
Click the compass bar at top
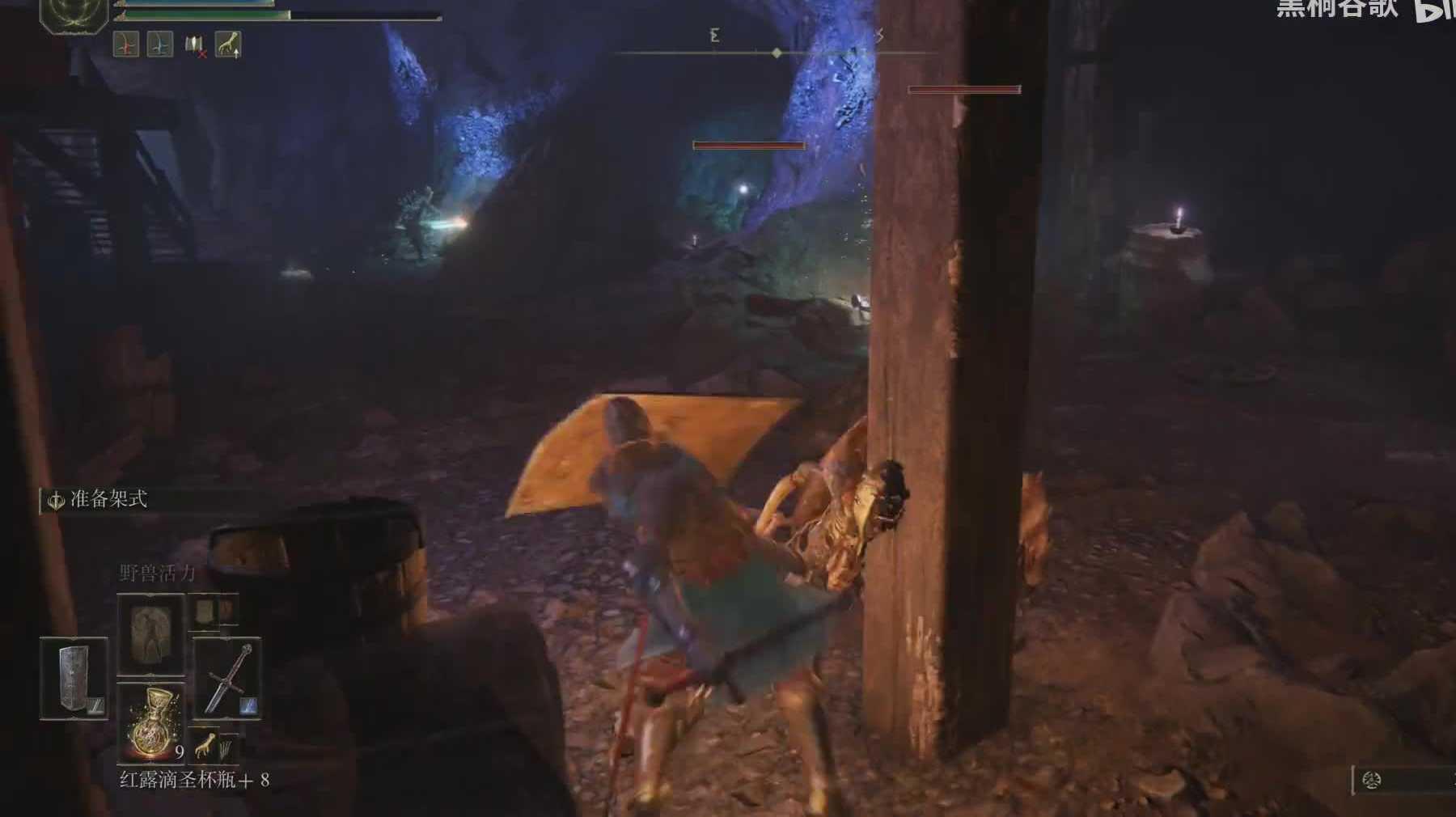click(777, 53)
